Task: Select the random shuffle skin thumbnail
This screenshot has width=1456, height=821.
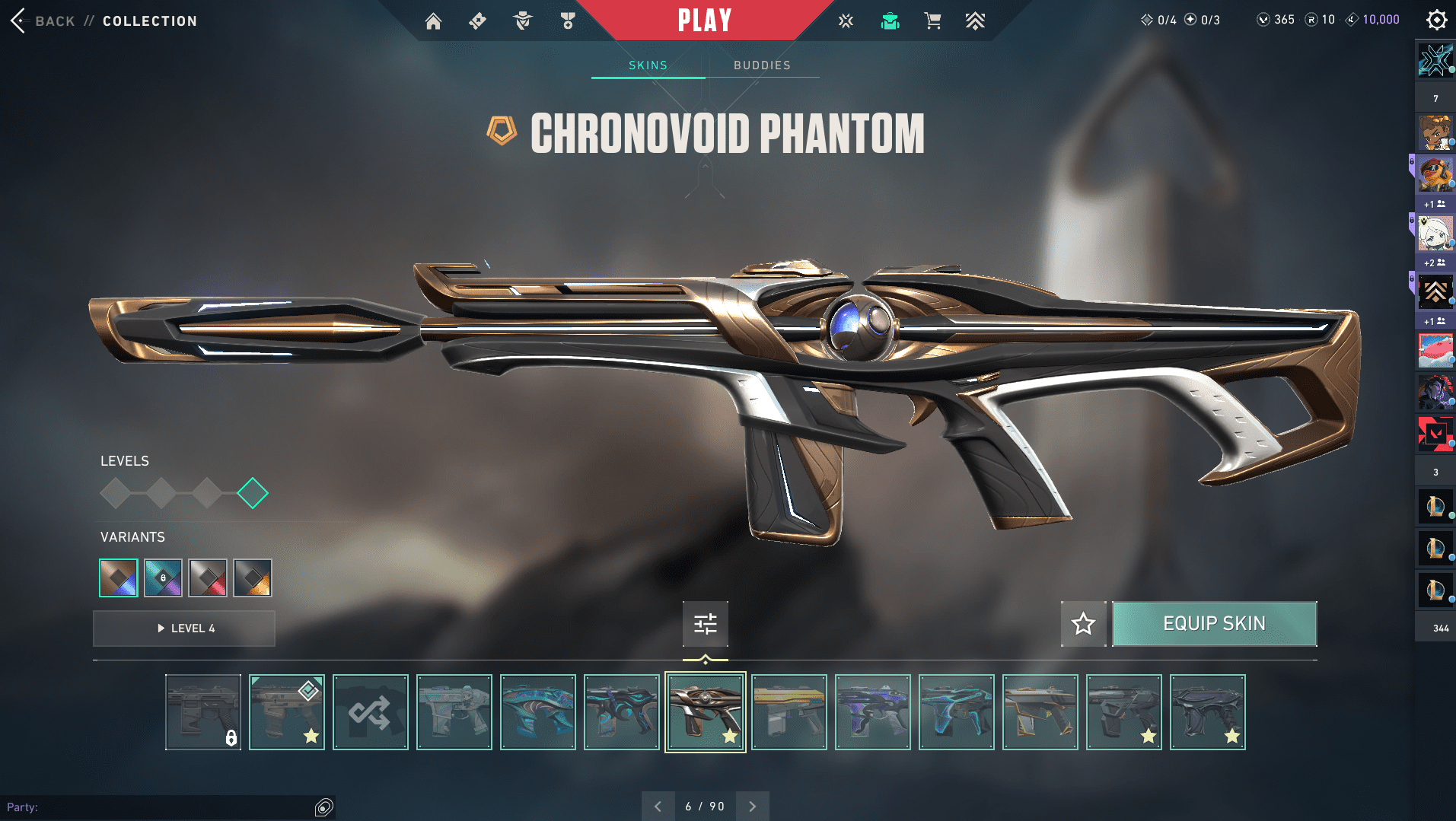Action: 371,712
